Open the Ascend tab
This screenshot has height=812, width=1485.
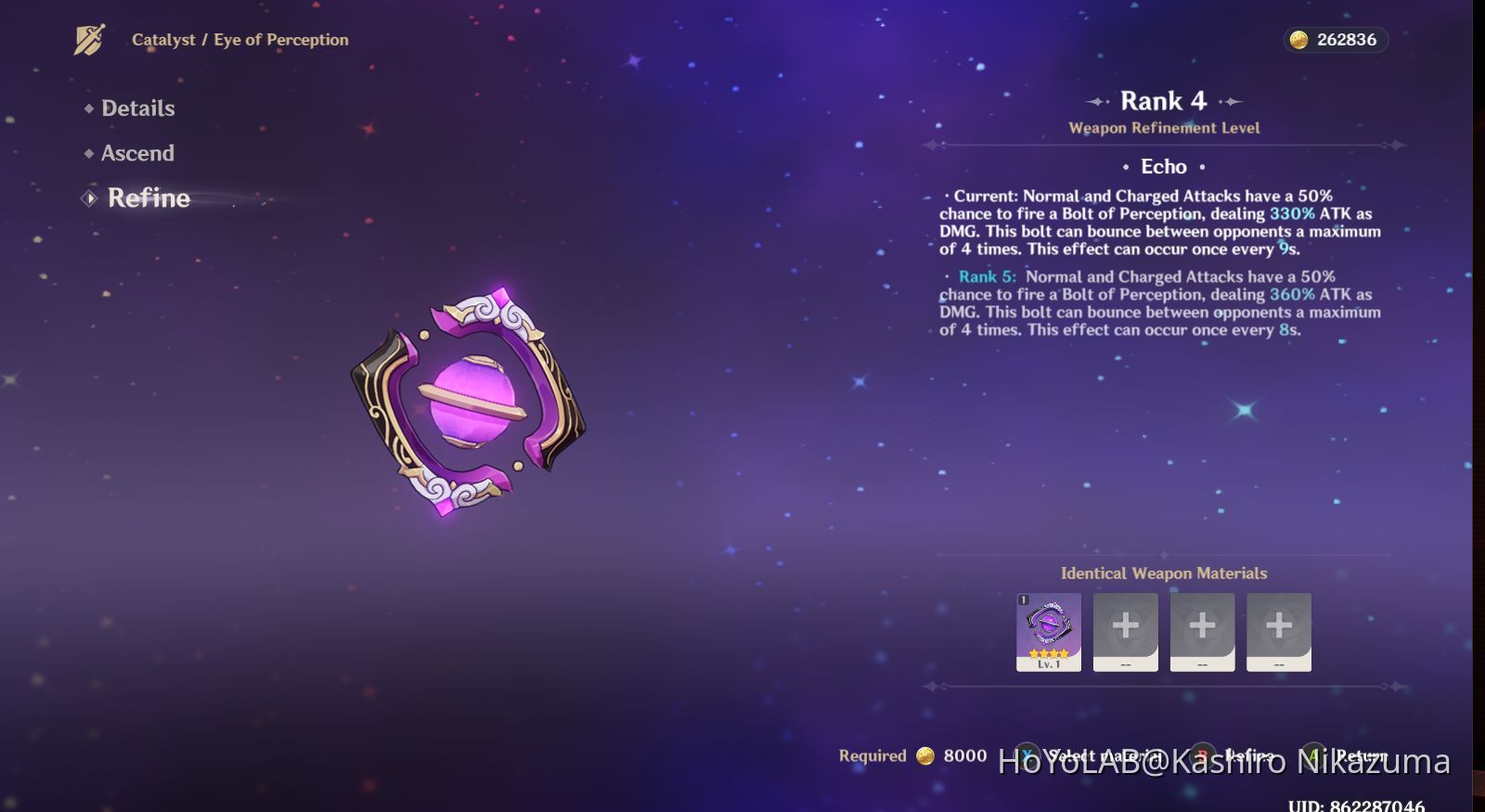[137, 152]
